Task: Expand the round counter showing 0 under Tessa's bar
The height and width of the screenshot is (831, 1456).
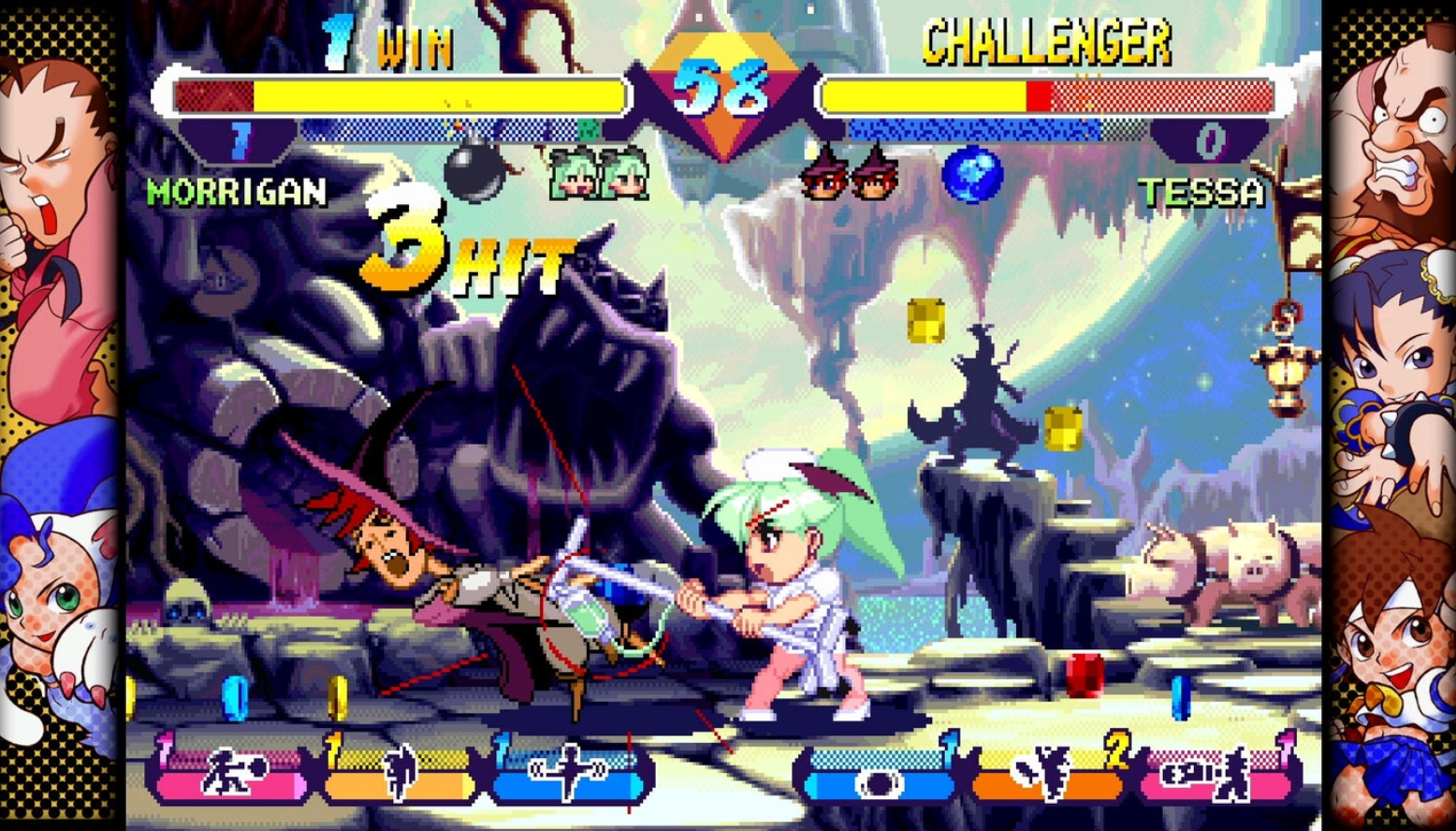Action: click(1211, 140)
